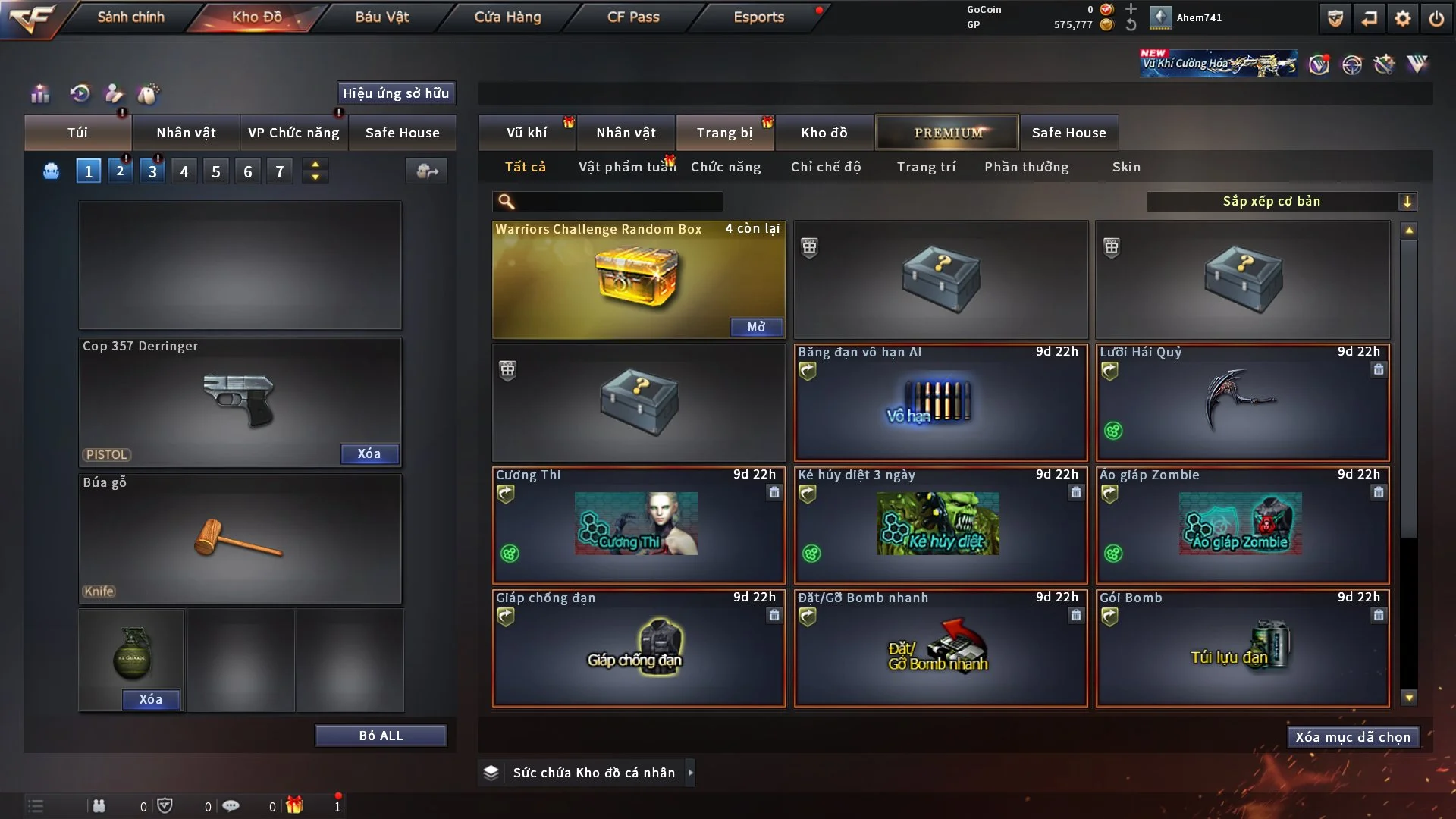This screenshot has width=1456, height=819.
Task: Show the Skin subcategory
Action: coord(1126,167)
